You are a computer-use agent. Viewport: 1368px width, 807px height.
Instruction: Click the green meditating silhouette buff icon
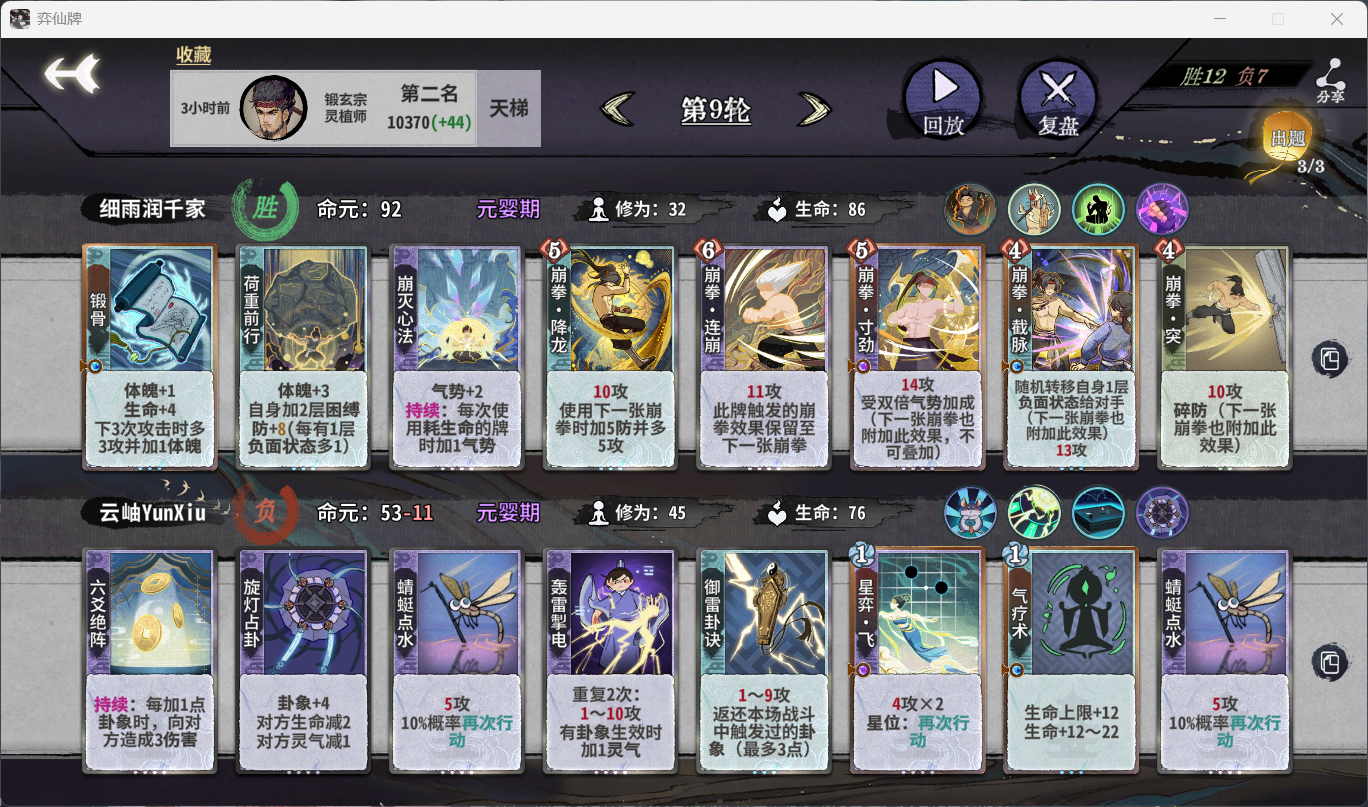[x=1097, y=209]
